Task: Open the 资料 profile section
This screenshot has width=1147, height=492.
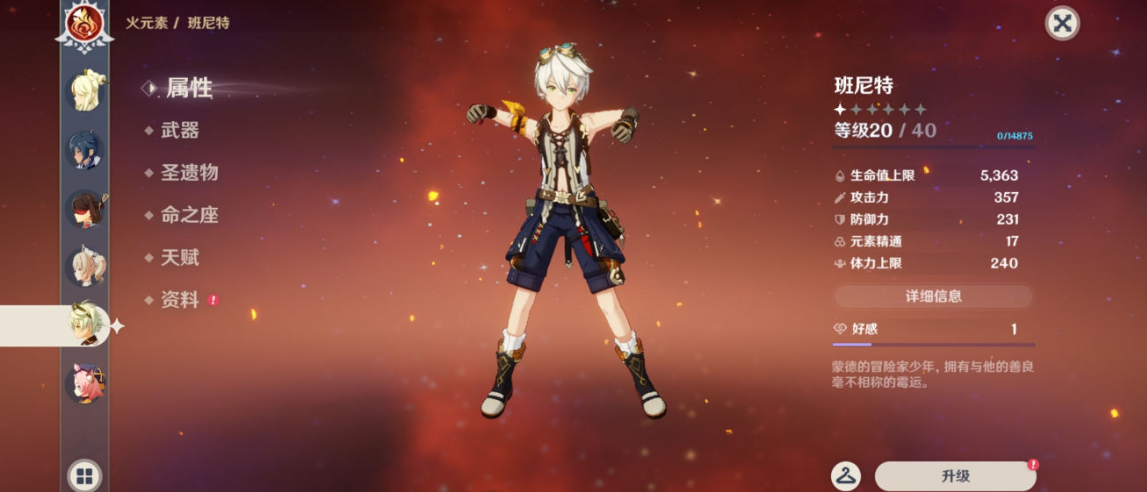Action: [x=180, y=300]
